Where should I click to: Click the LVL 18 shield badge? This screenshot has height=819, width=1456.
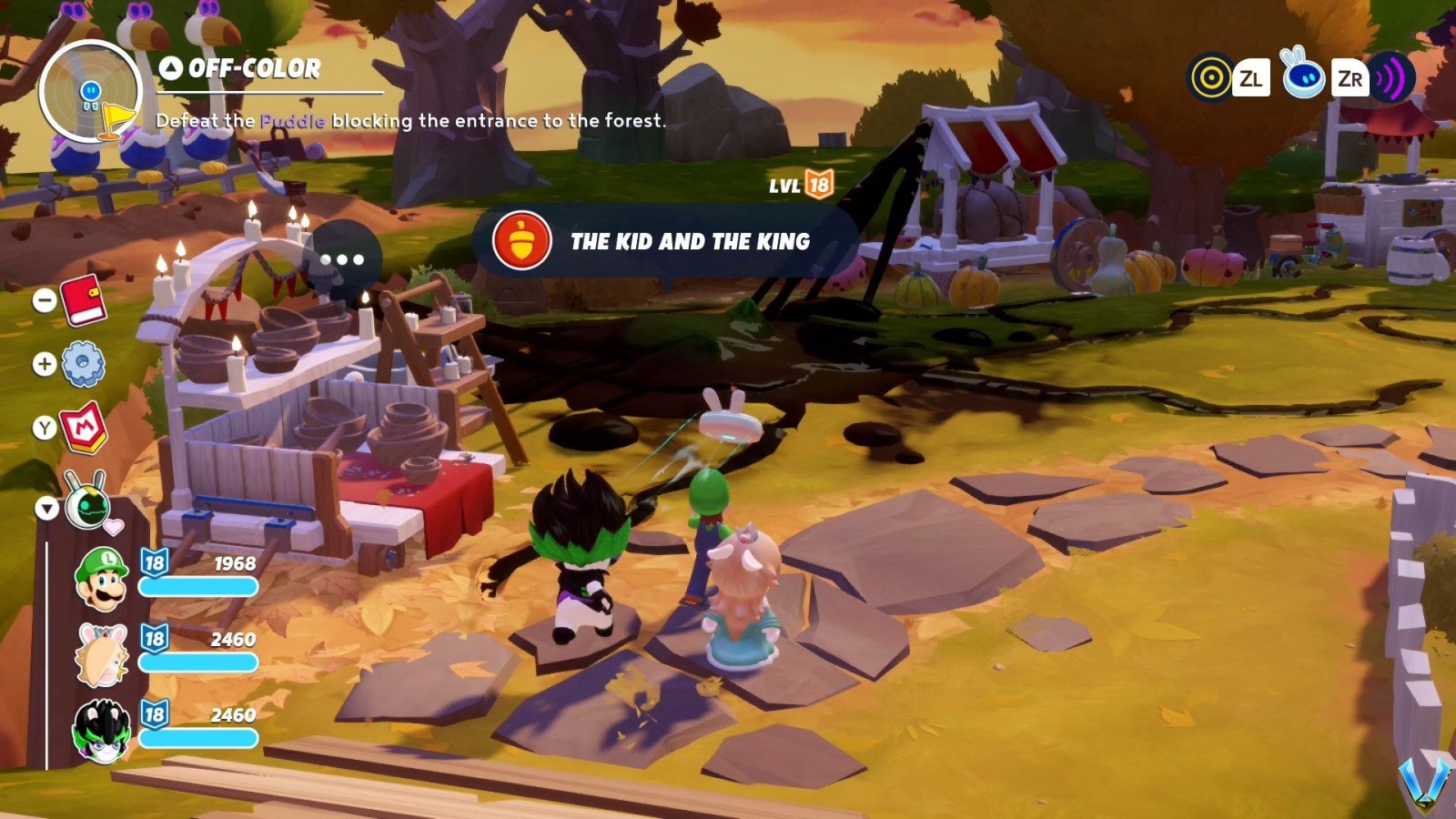coord(815,187)
